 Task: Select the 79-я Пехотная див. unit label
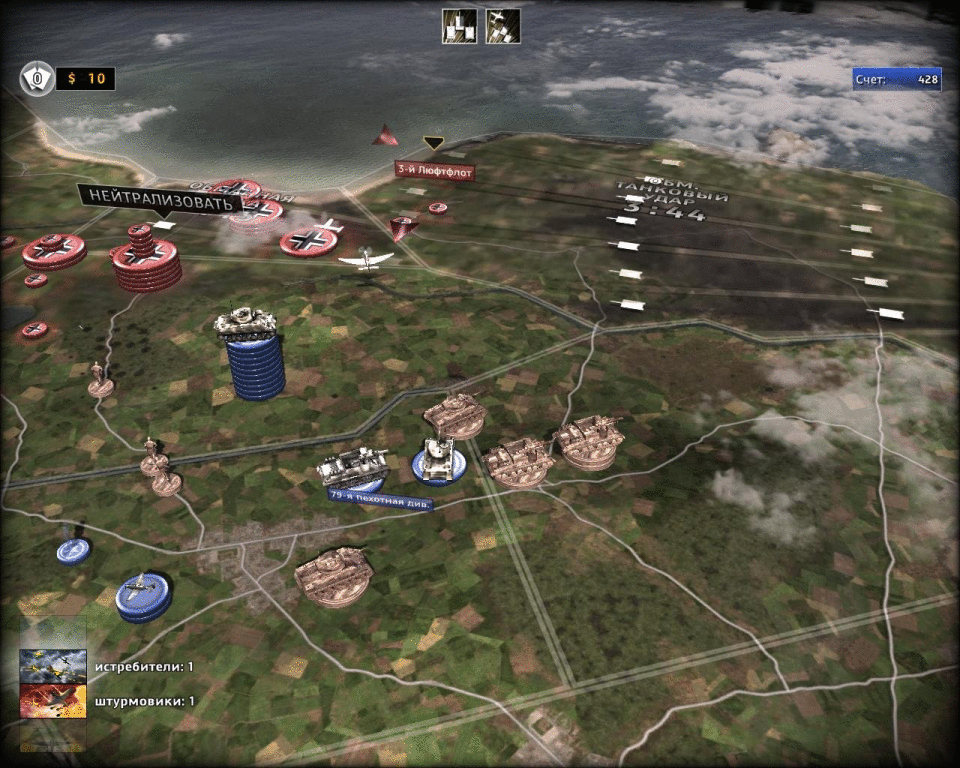380,499
